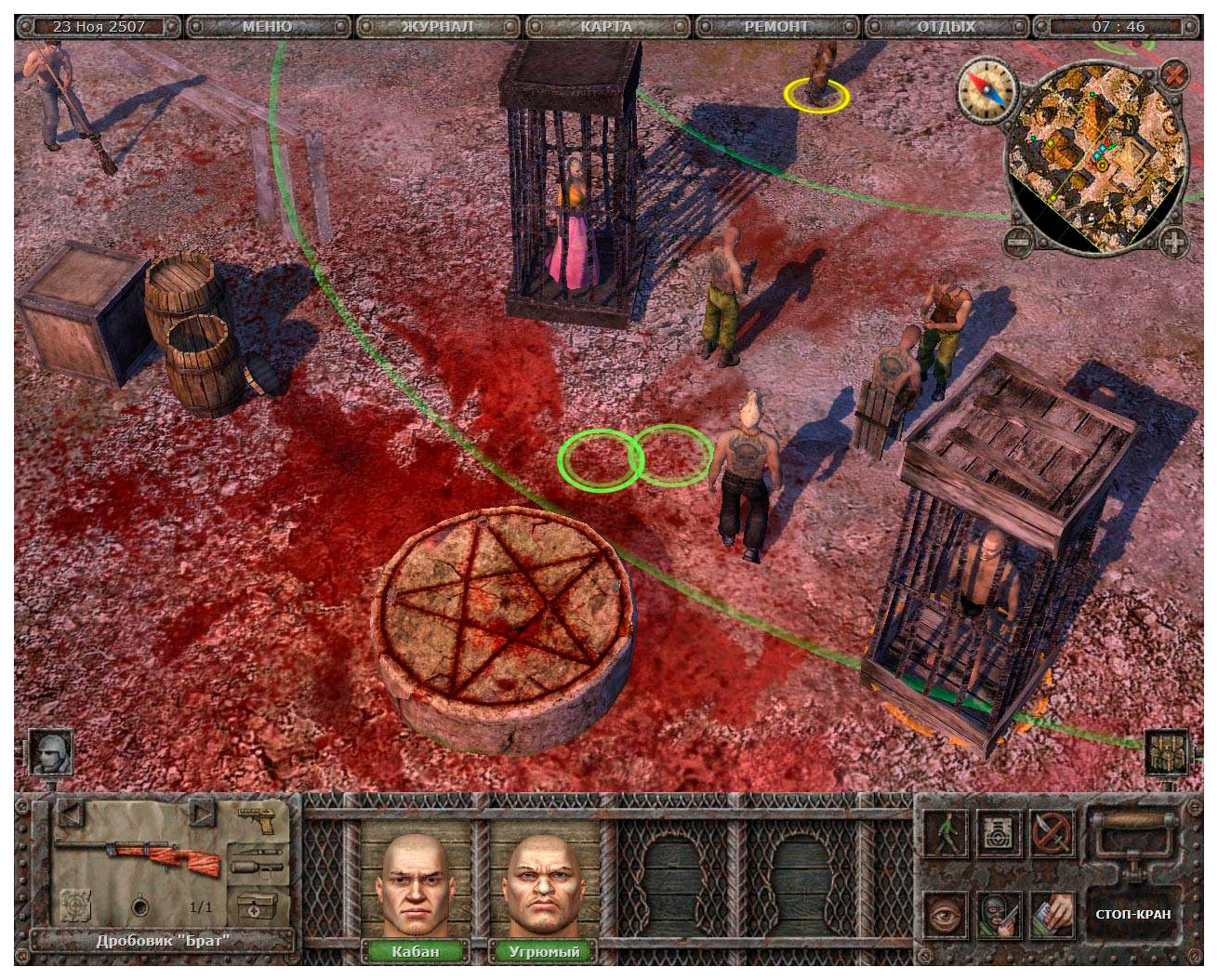Image resolution: width=1218 pixels, height=980 pixels.
Task: Switch to next weapon with right arrow
Action: 203,814
